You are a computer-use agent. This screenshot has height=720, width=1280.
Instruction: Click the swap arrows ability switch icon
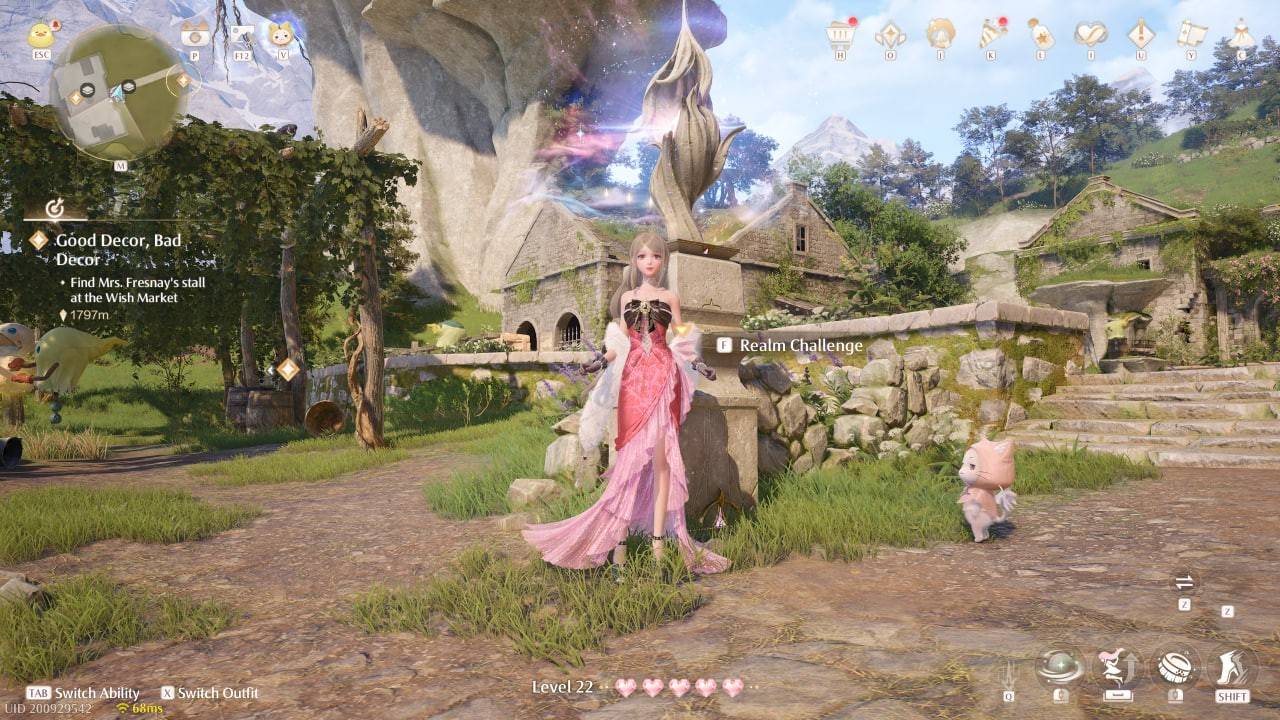[1184, 583]
